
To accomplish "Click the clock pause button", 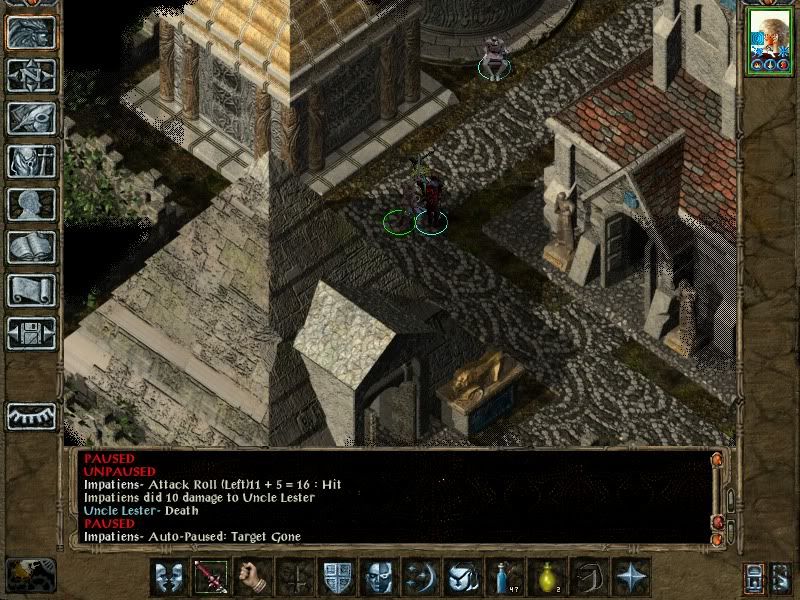I will (28, 575).
